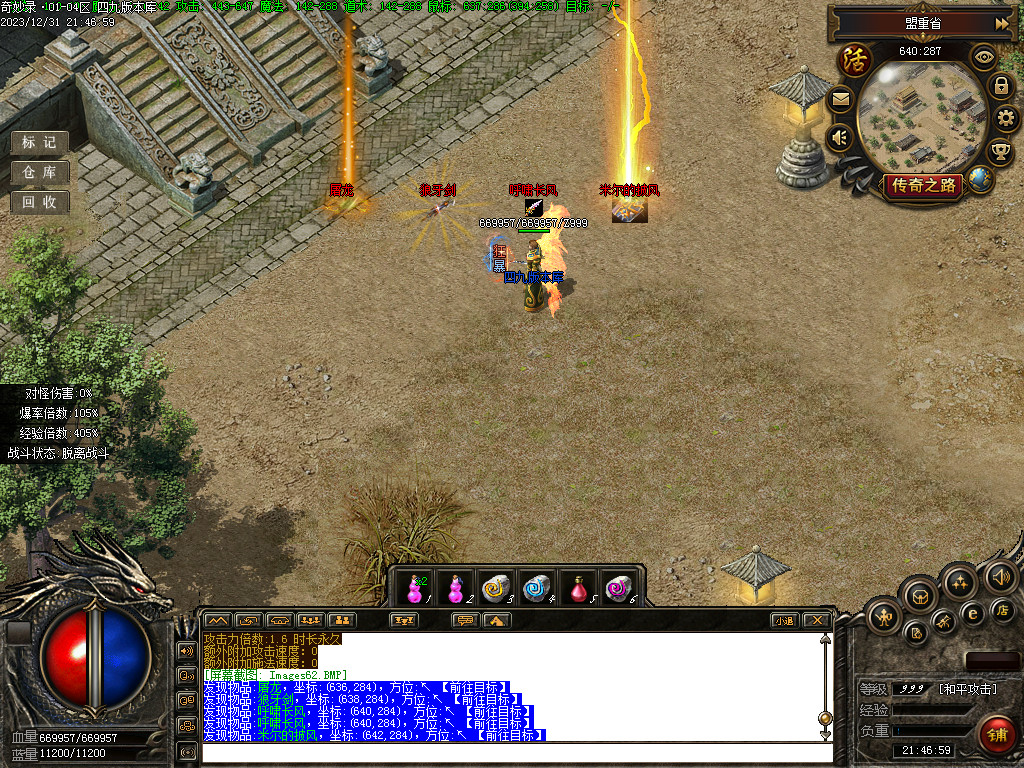The height and width of the screenshot is (768, 1024).
Task: Open settings via the gear icon
Action: tap(1006, 119)
